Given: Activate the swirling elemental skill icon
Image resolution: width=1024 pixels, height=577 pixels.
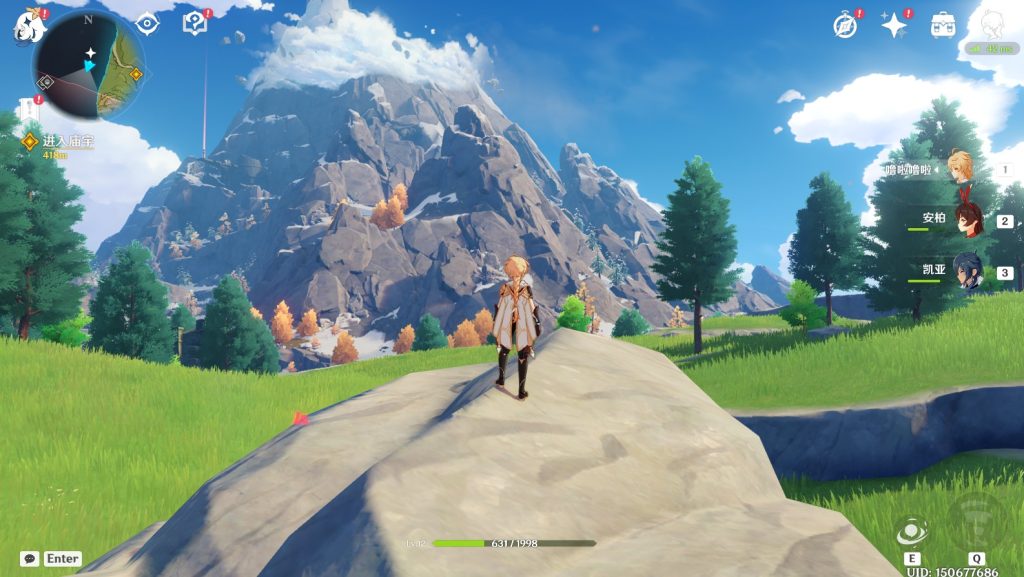Looking at the screenshot, I should [912, 532].
